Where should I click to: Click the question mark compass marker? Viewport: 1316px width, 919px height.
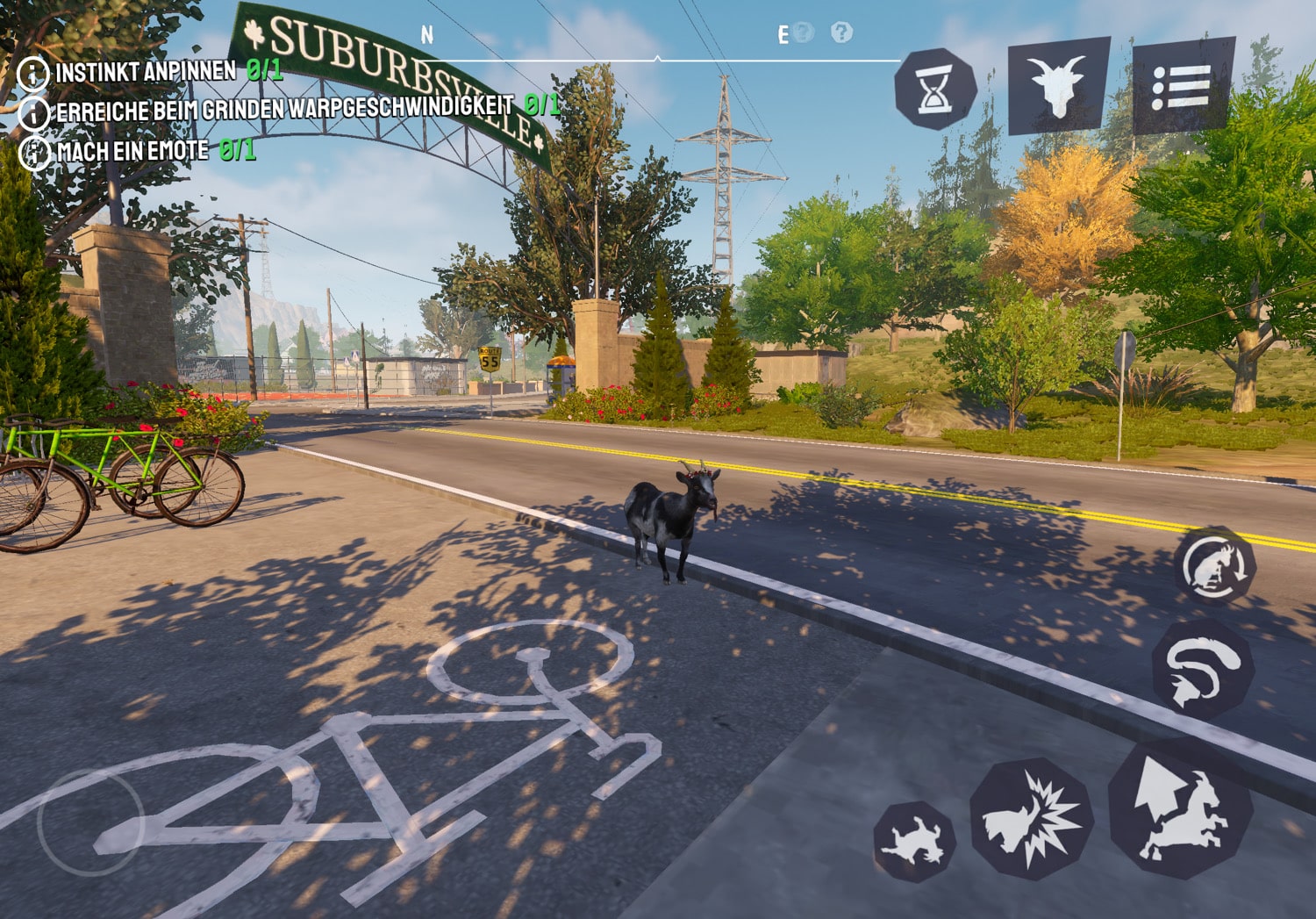[x=841, y=32]
